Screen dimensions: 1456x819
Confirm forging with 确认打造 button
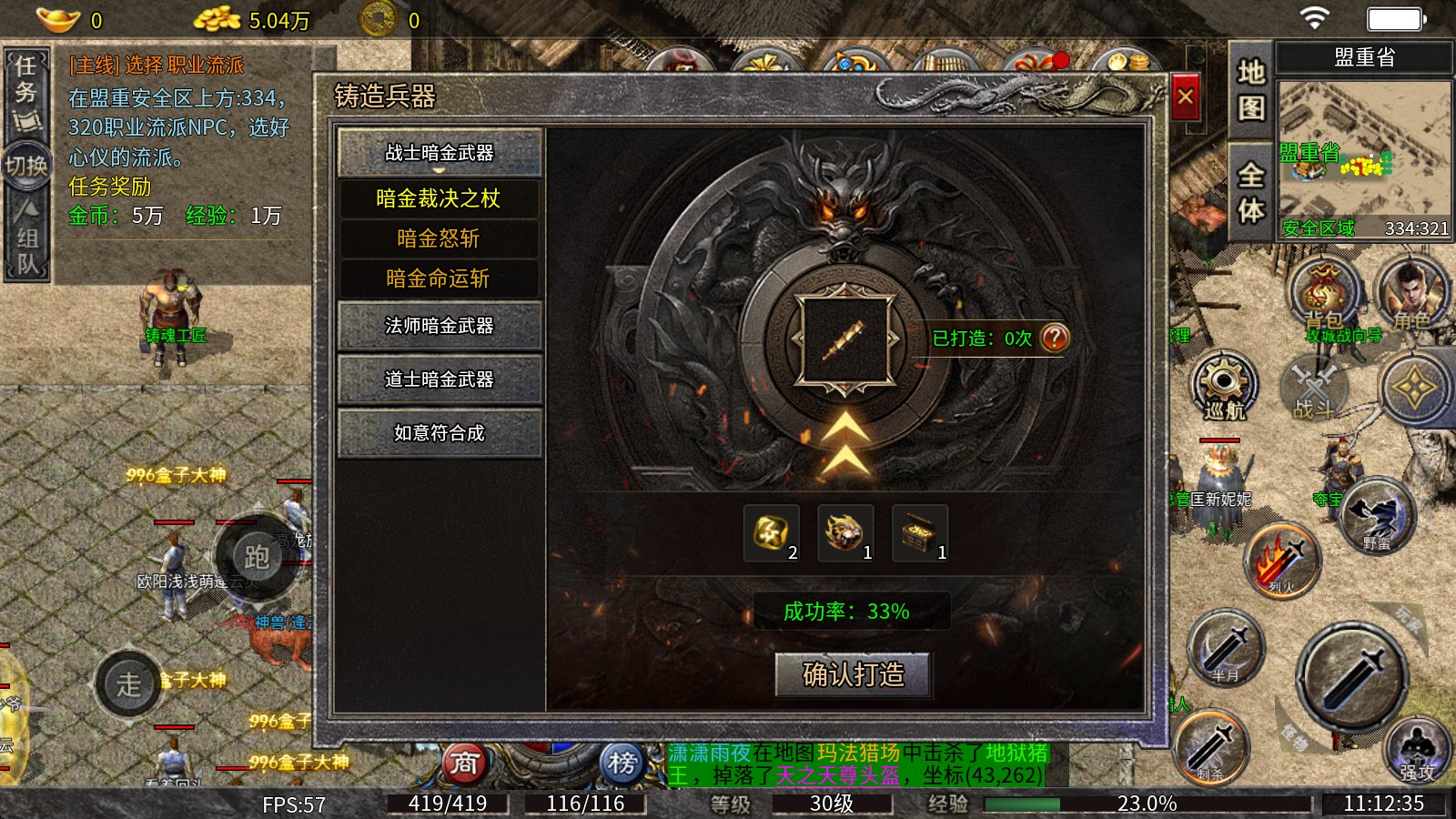pyautogui.click(x=853, y=674)
